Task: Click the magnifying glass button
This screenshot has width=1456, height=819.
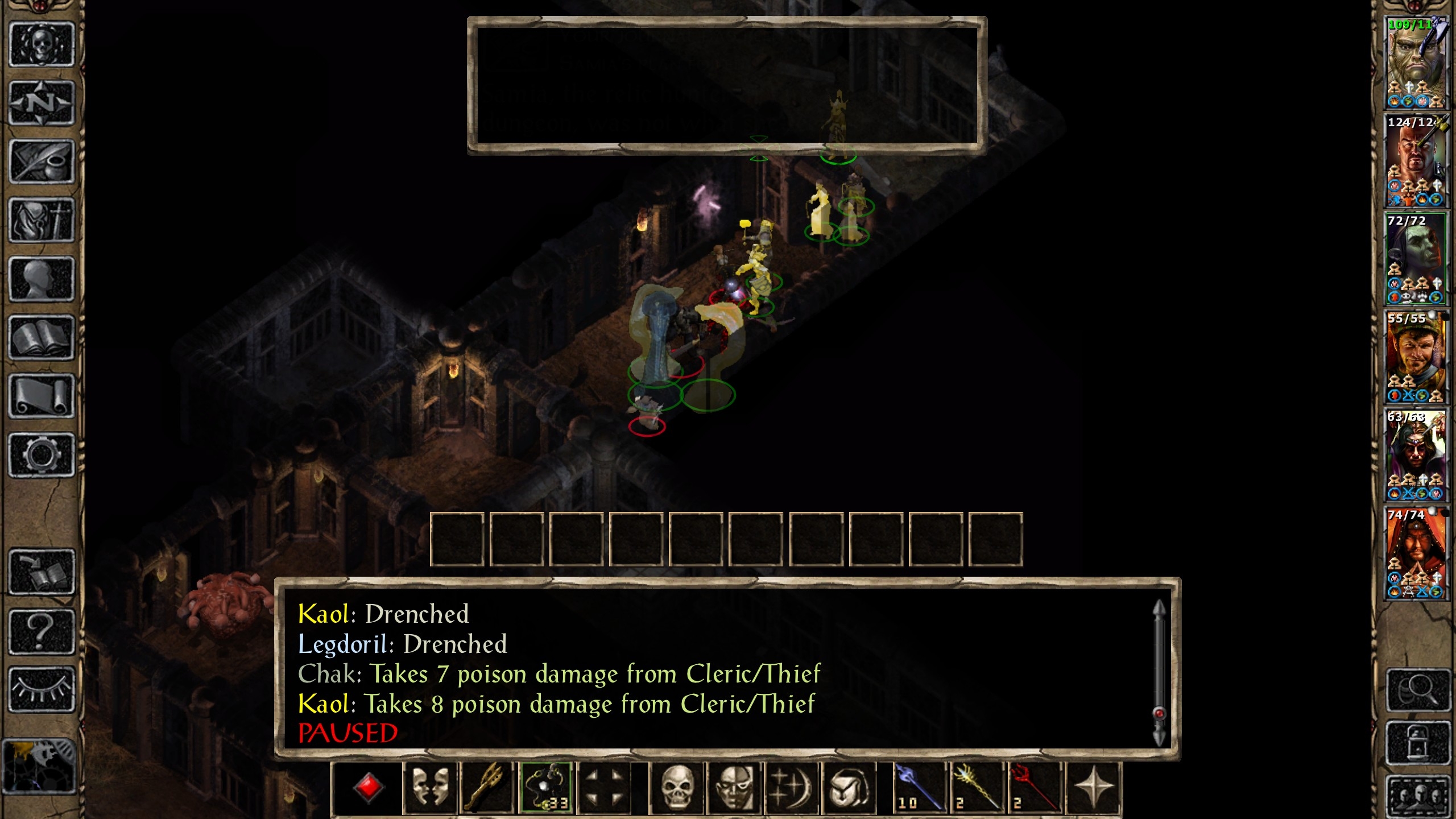Action: coord(1418,689)
